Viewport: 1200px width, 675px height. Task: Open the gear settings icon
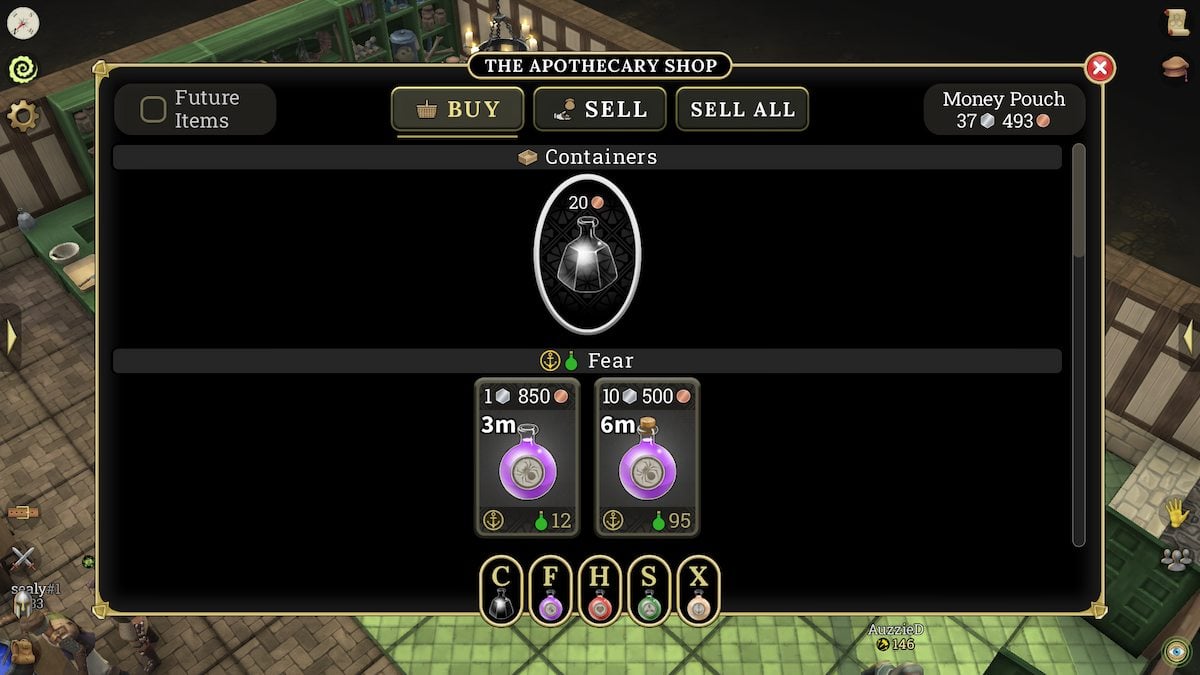[x=22, y=116]
